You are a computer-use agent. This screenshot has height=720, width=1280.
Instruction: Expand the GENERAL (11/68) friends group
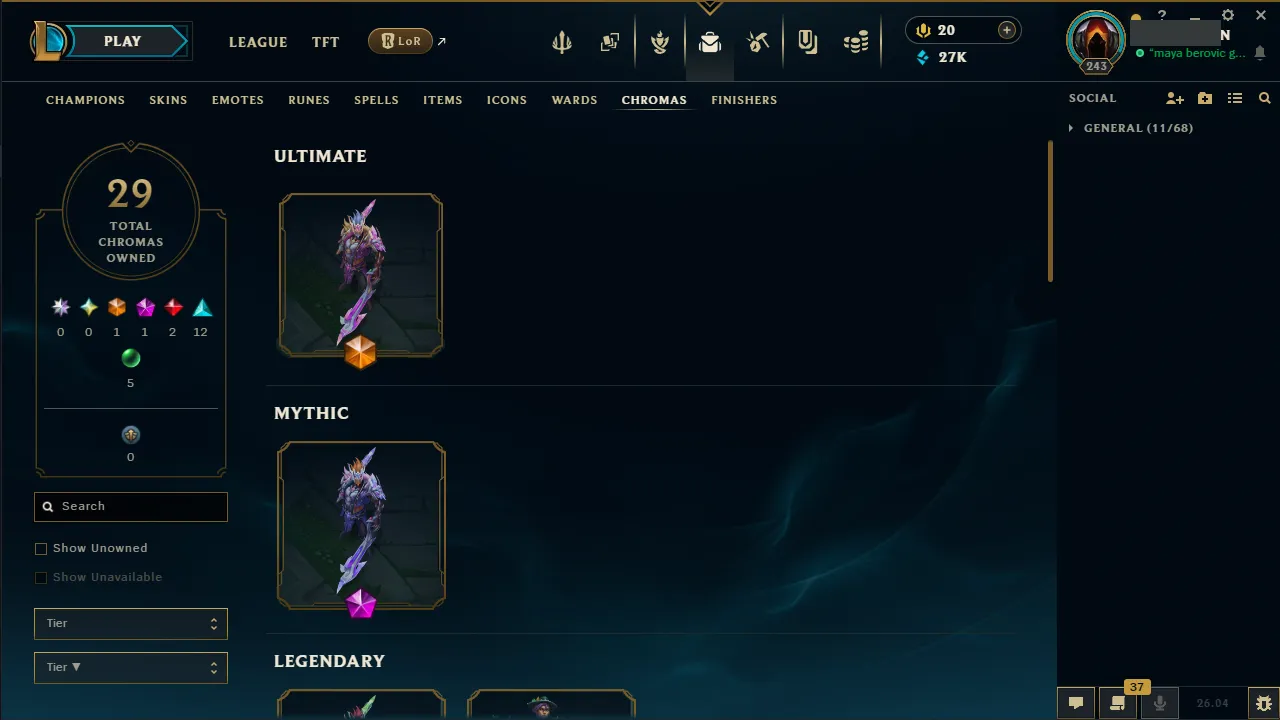[x=1070, y=128]
